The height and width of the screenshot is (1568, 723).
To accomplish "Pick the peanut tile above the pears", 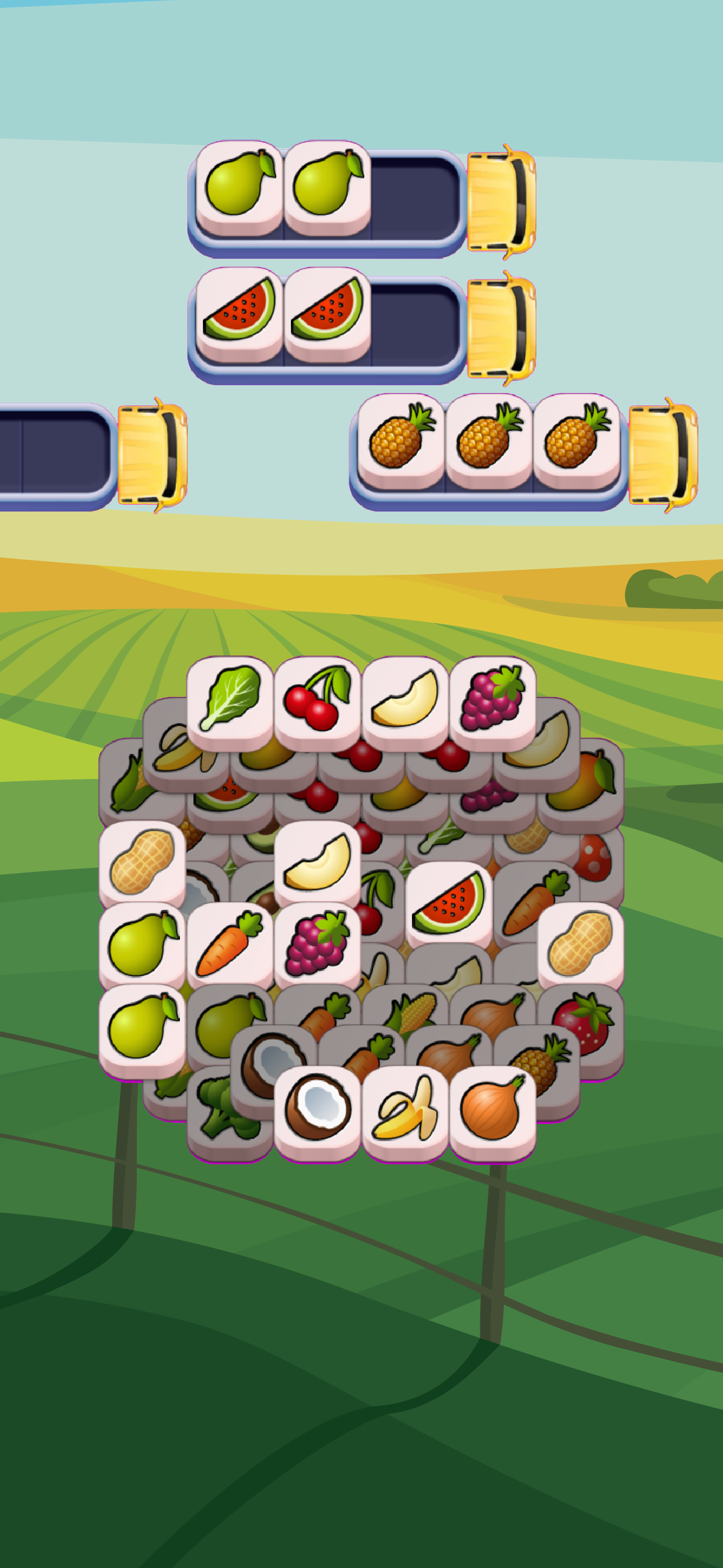I will coord(142,862).
